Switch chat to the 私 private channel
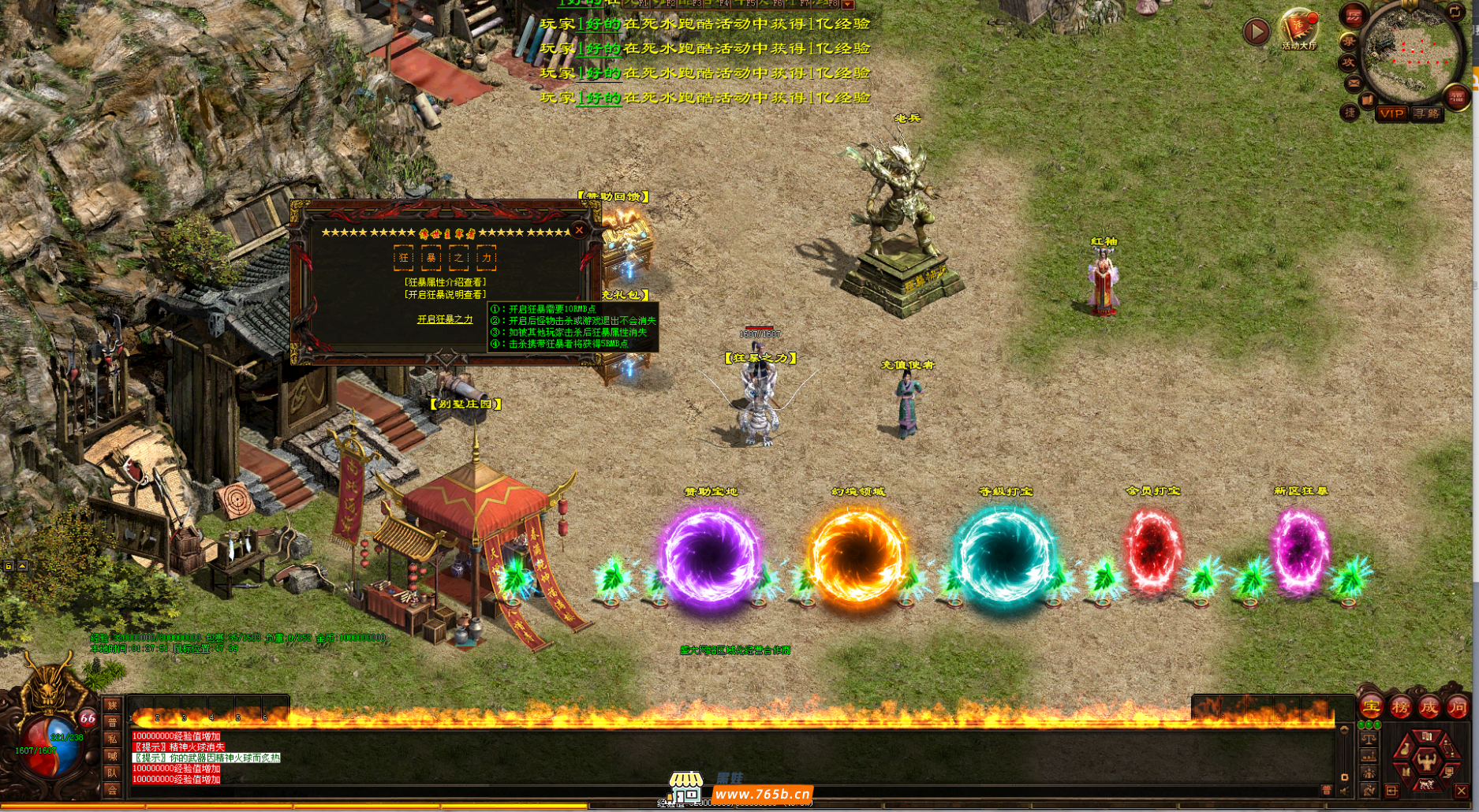The width and height of the screenshot is (1479, 812). click(x=112, y=739)
